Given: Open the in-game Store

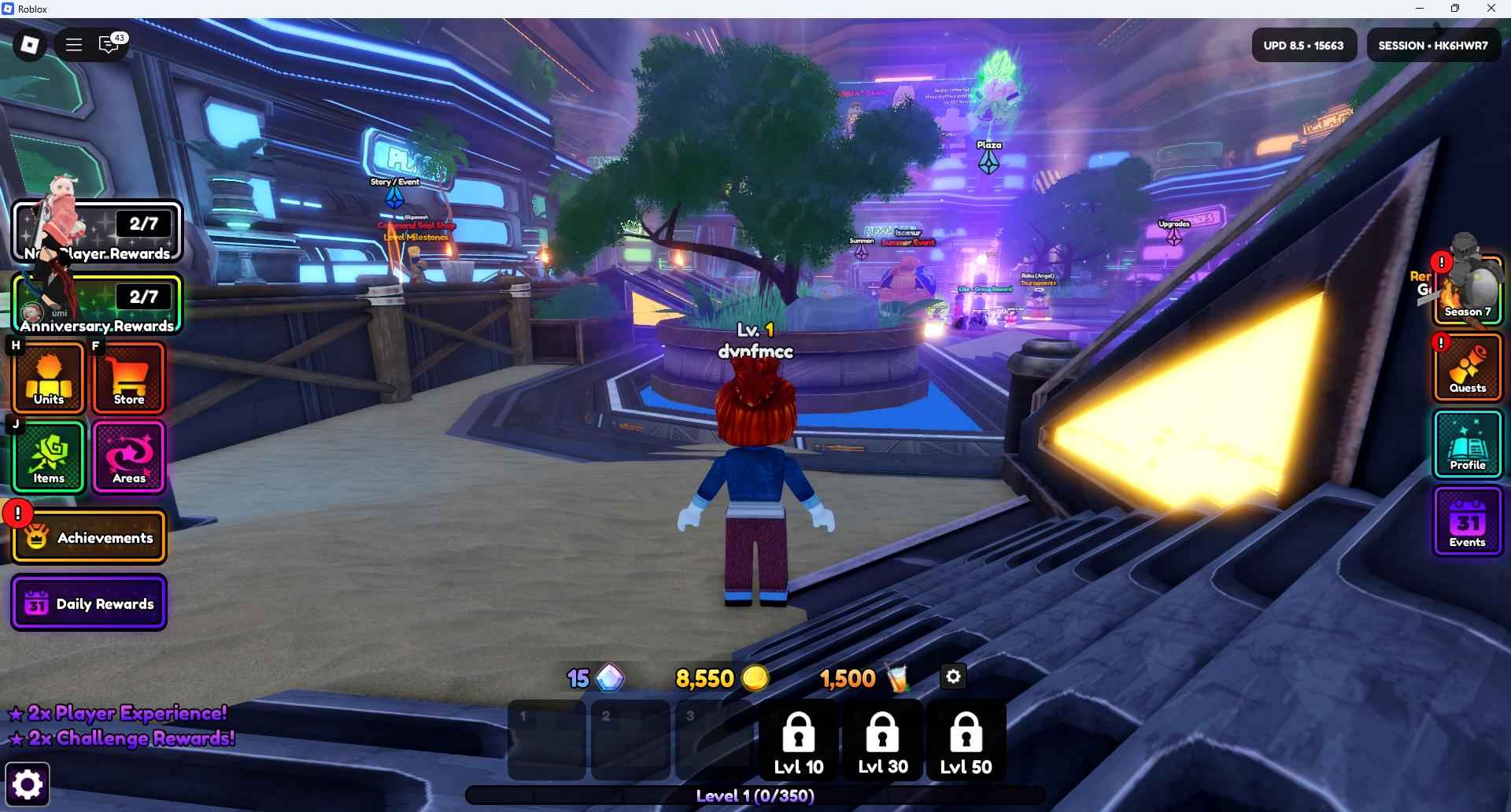Looking at the screenshot, I should pyautogui.click(x=128, y=378).
